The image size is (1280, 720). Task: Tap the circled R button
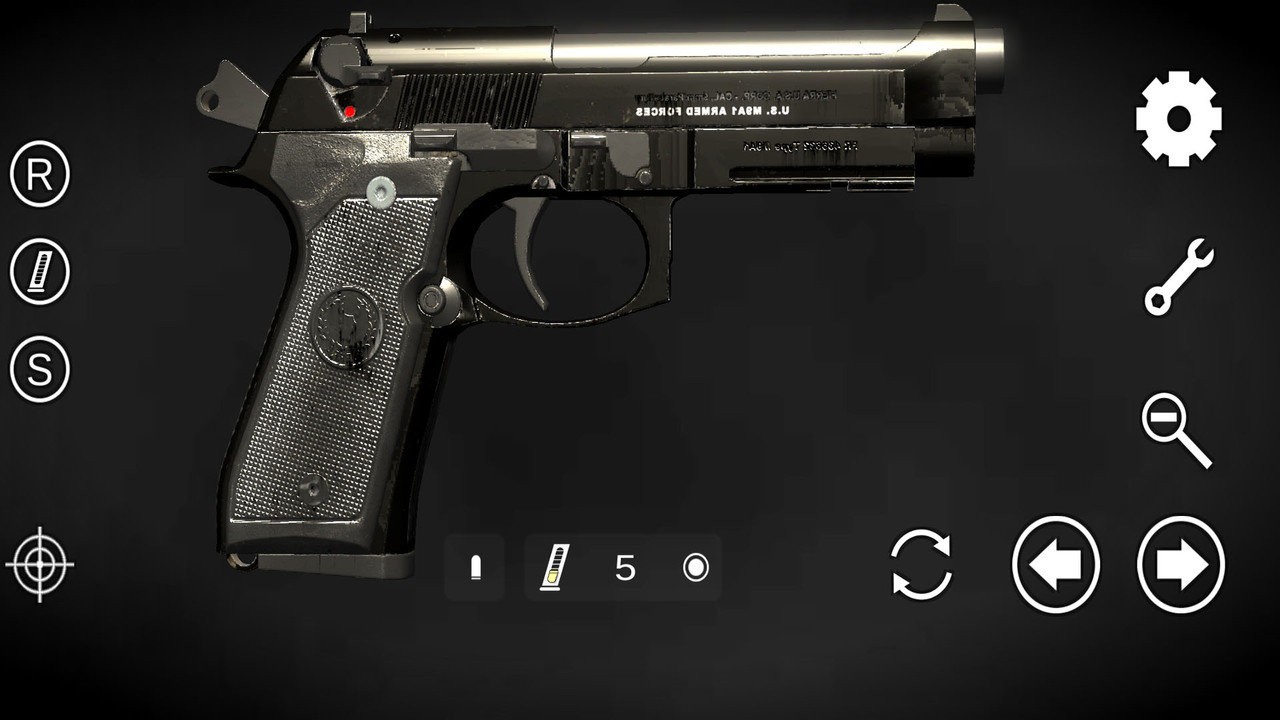[40, 175]
